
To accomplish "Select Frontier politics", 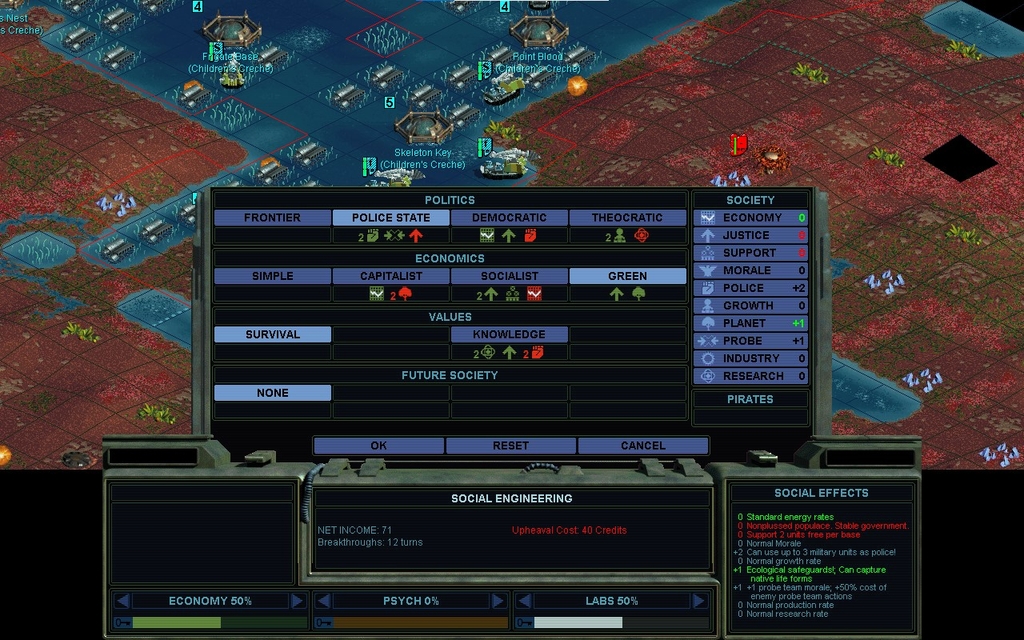I will pos(272,218).
